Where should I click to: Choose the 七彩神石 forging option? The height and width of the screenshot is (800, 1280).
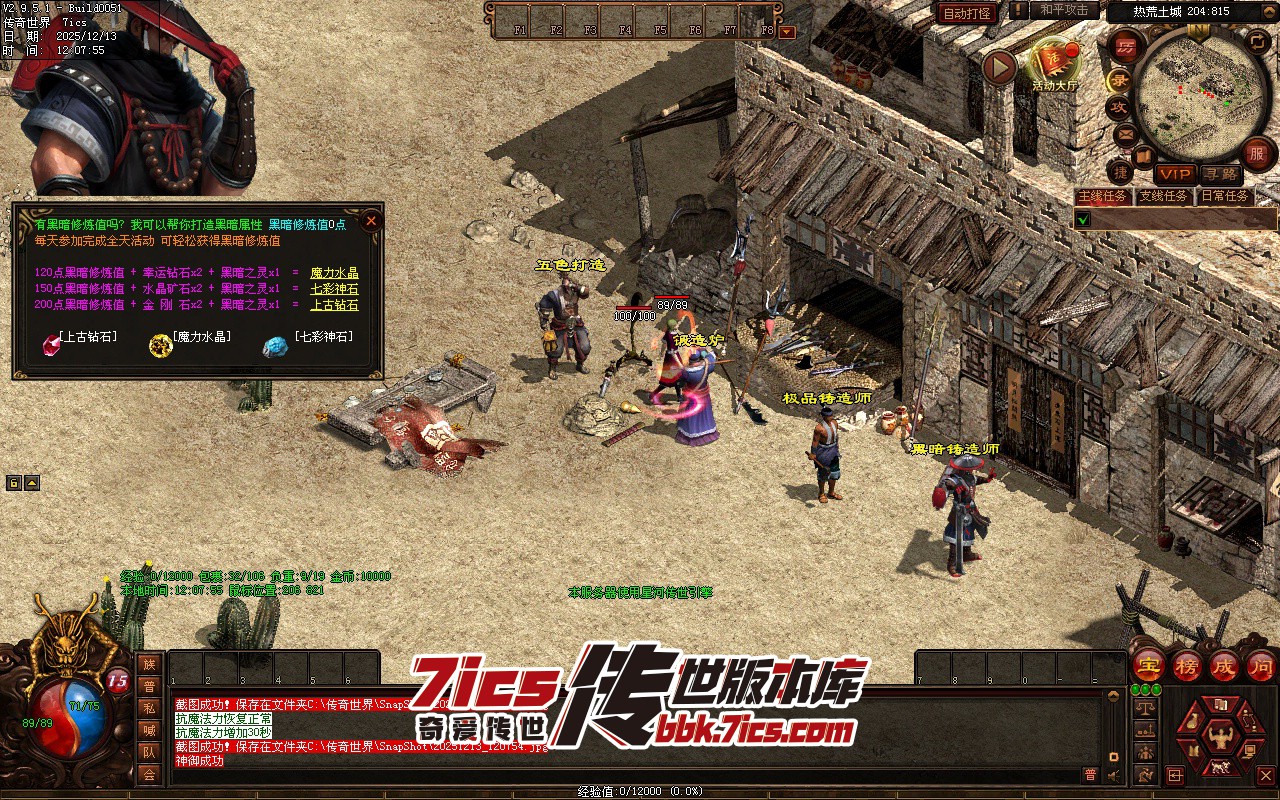pos(334,289)
